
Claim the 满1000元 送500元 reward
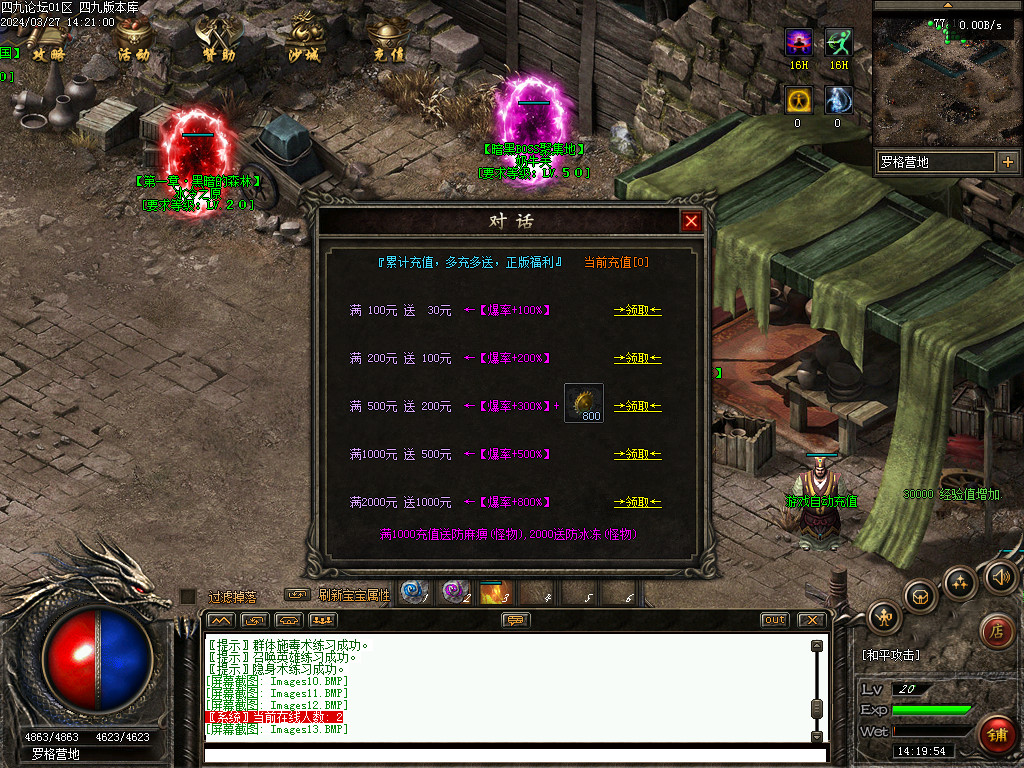coord(637,454)
